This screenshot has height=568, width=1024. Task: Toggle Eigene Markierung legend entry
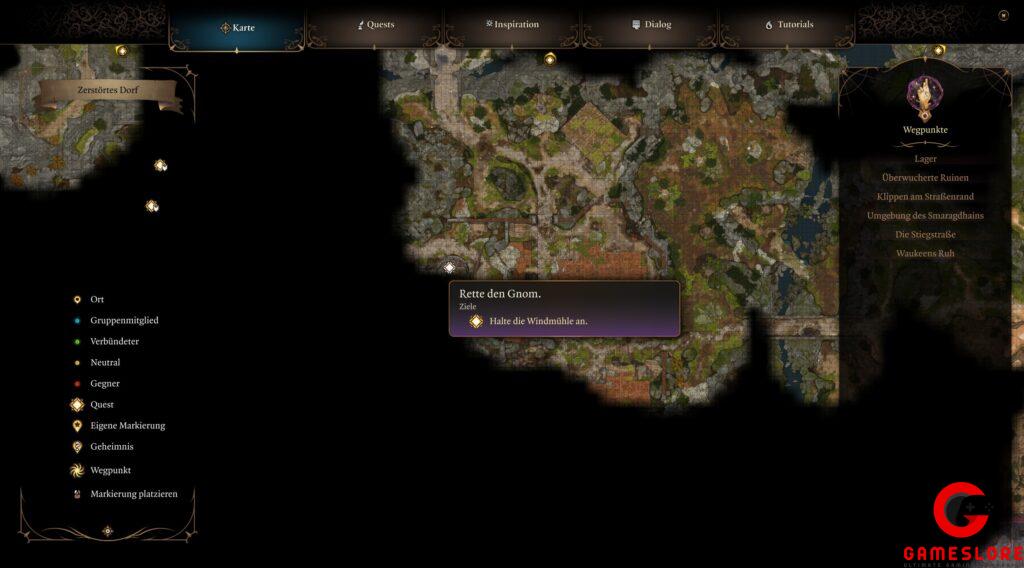tap(127, 426)
